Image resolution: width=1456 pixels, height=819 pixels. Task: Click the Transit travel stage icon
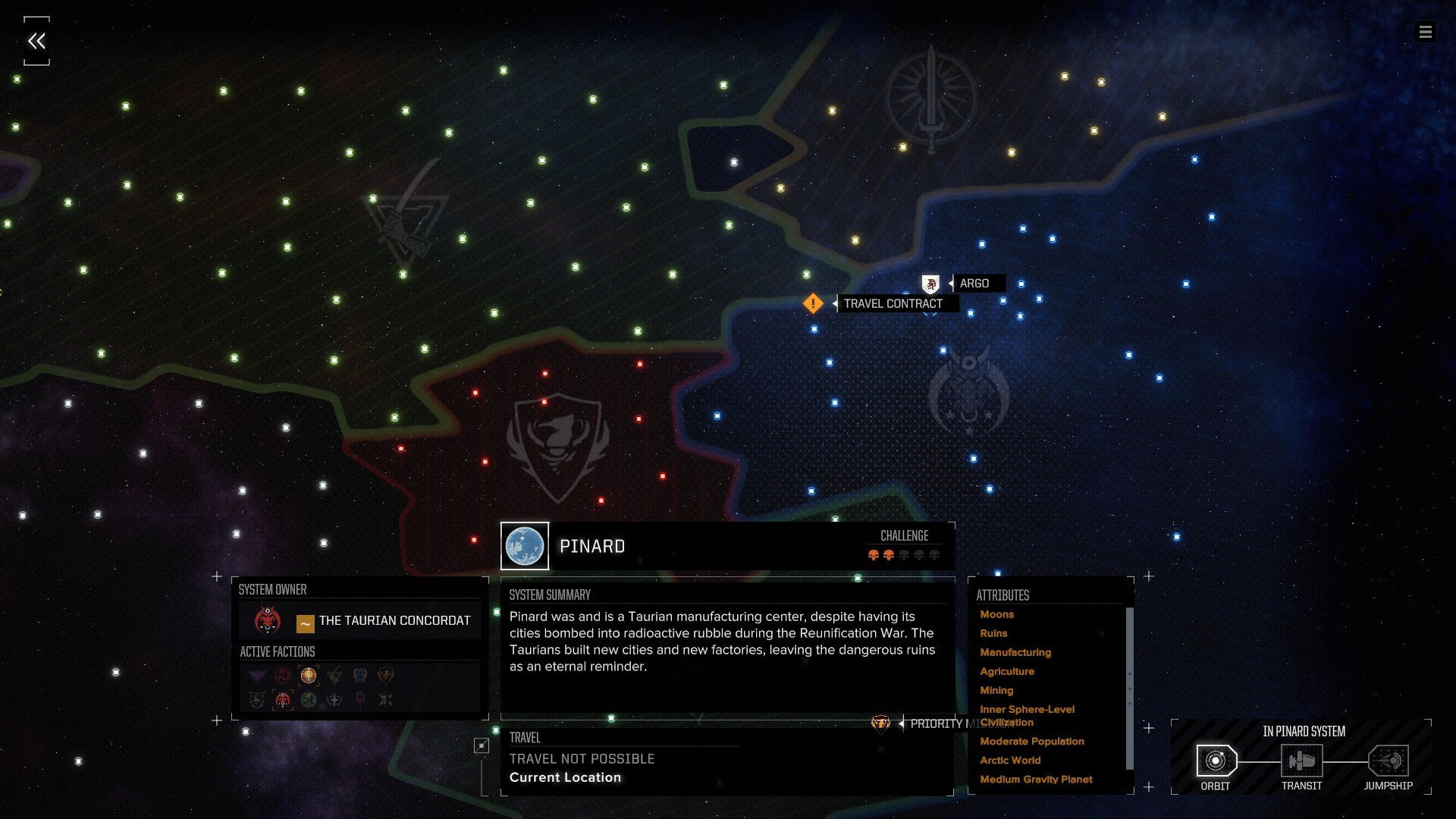[1301, 761]
